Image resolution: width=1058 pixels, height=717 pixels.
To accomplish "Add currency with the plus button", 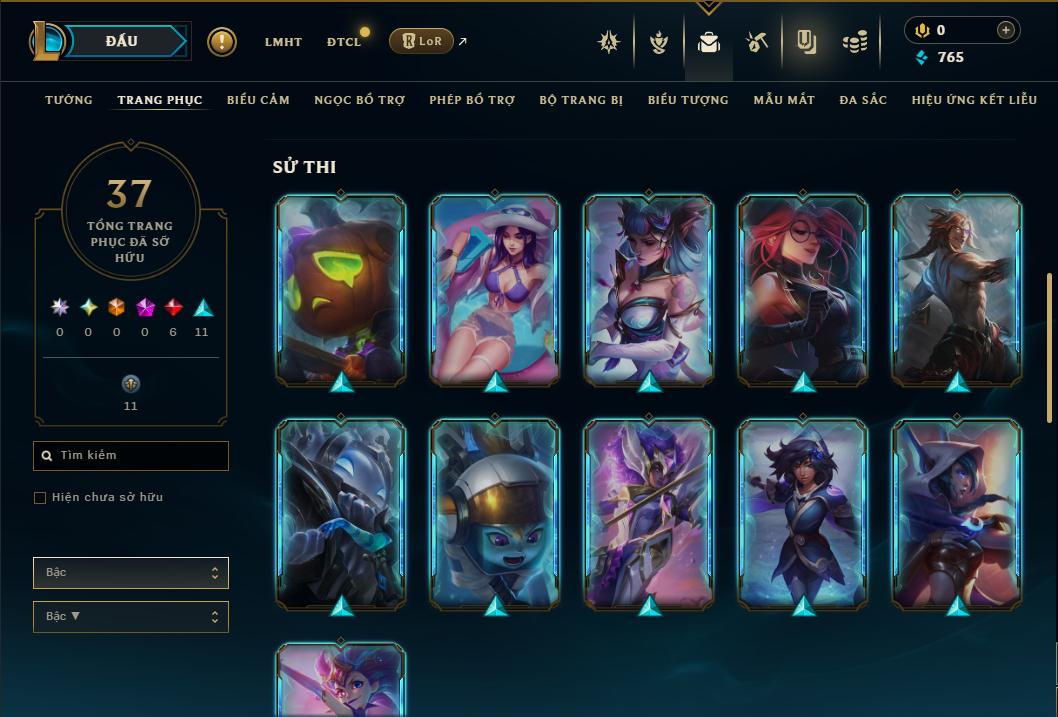I will pyautogui.click(x=1006, y=31).
